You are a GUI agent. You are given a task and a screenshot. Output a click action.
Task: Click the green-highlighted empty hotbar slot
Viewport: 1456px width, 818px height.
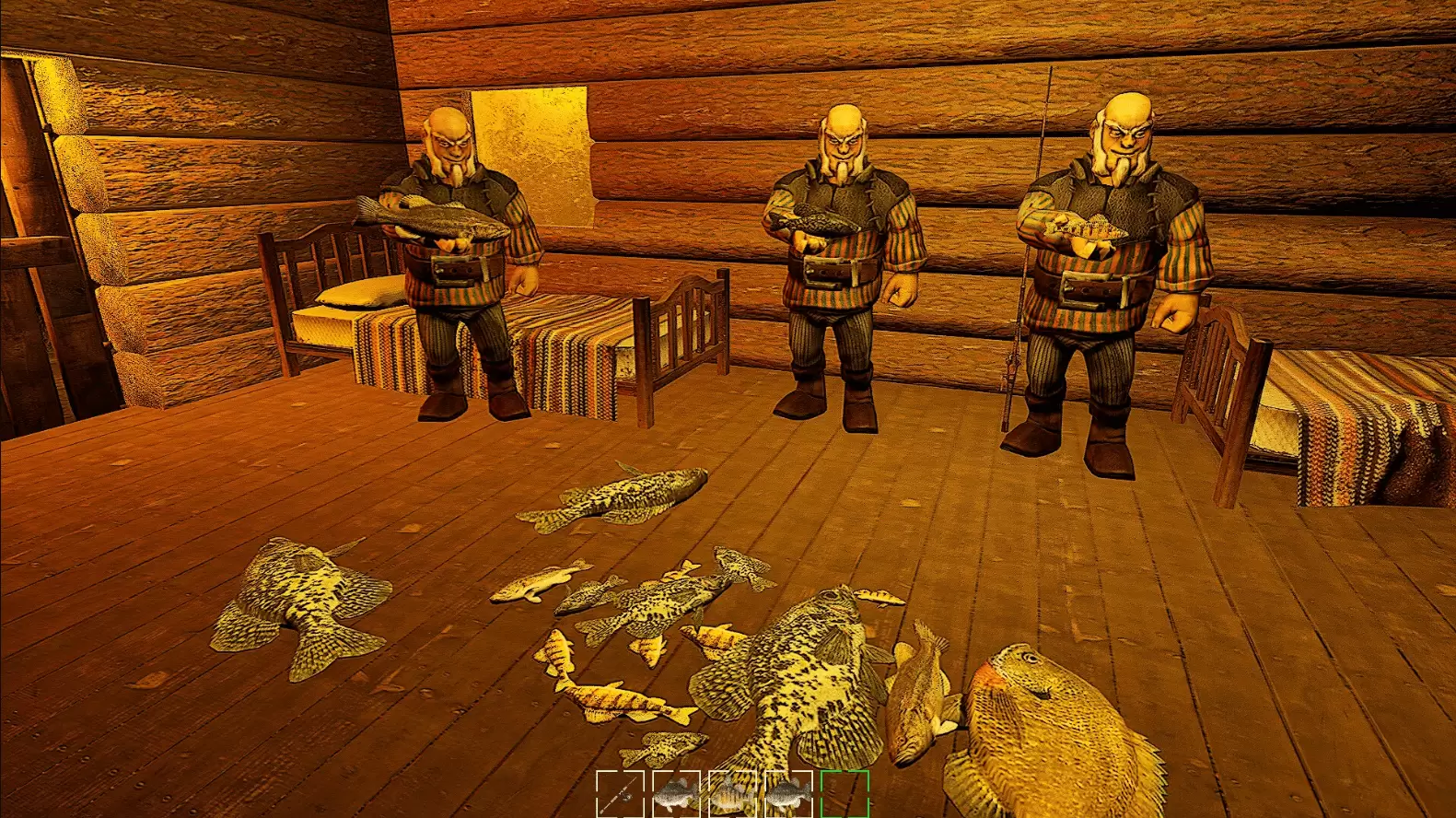[845, 794]
